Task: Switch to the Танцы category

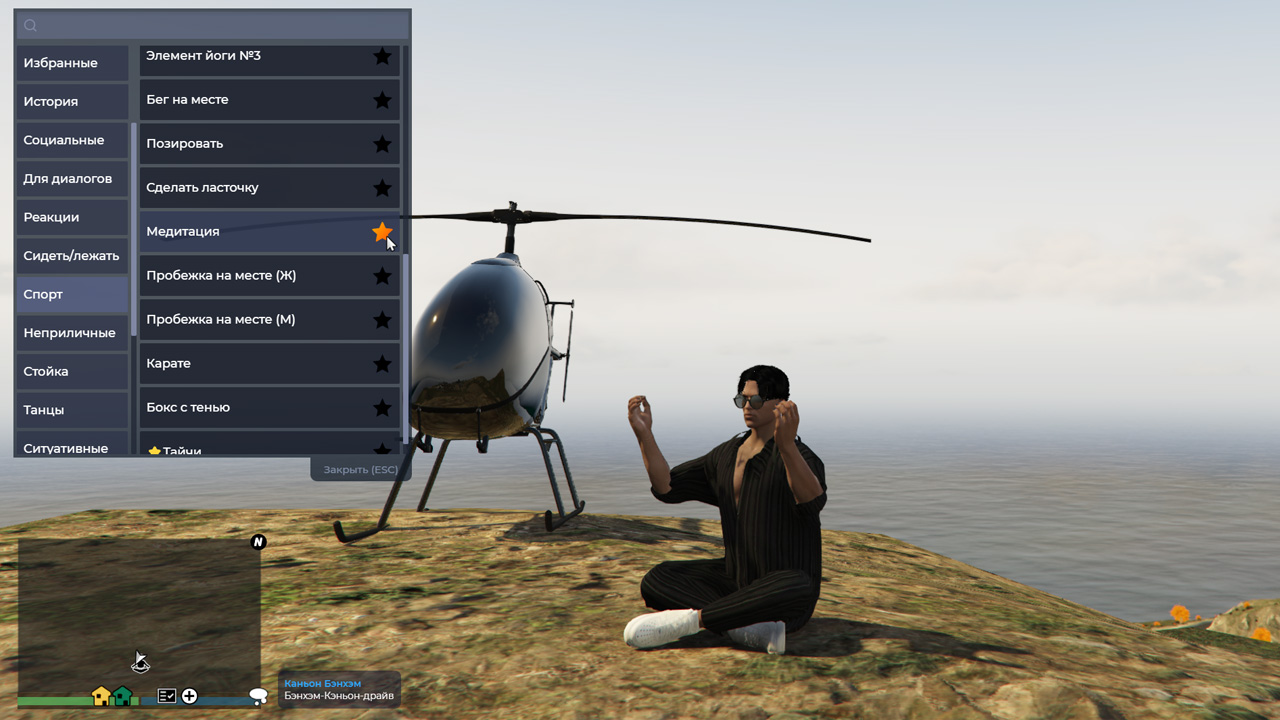Action: click(x=71, y=410)
